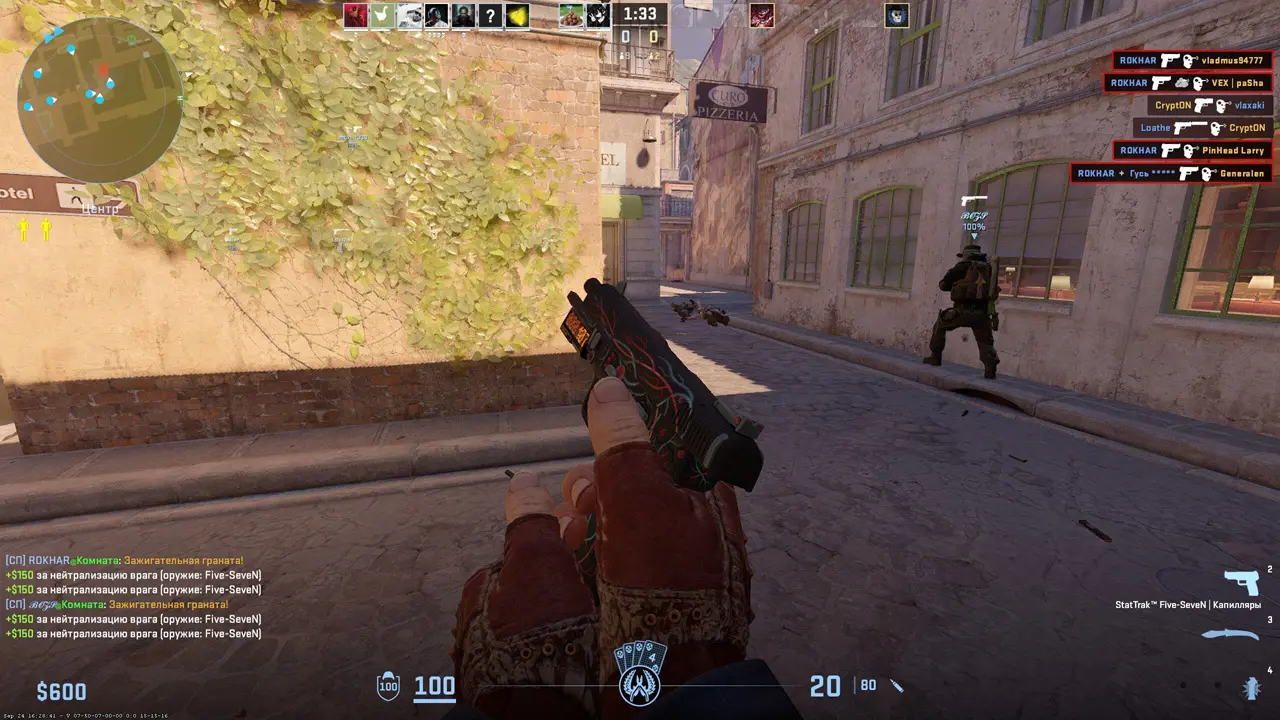The width and height of the screenshot is (1280, 720).
Task: Select the VEX | paSha kill feed row
Action: pos(1187,84)
